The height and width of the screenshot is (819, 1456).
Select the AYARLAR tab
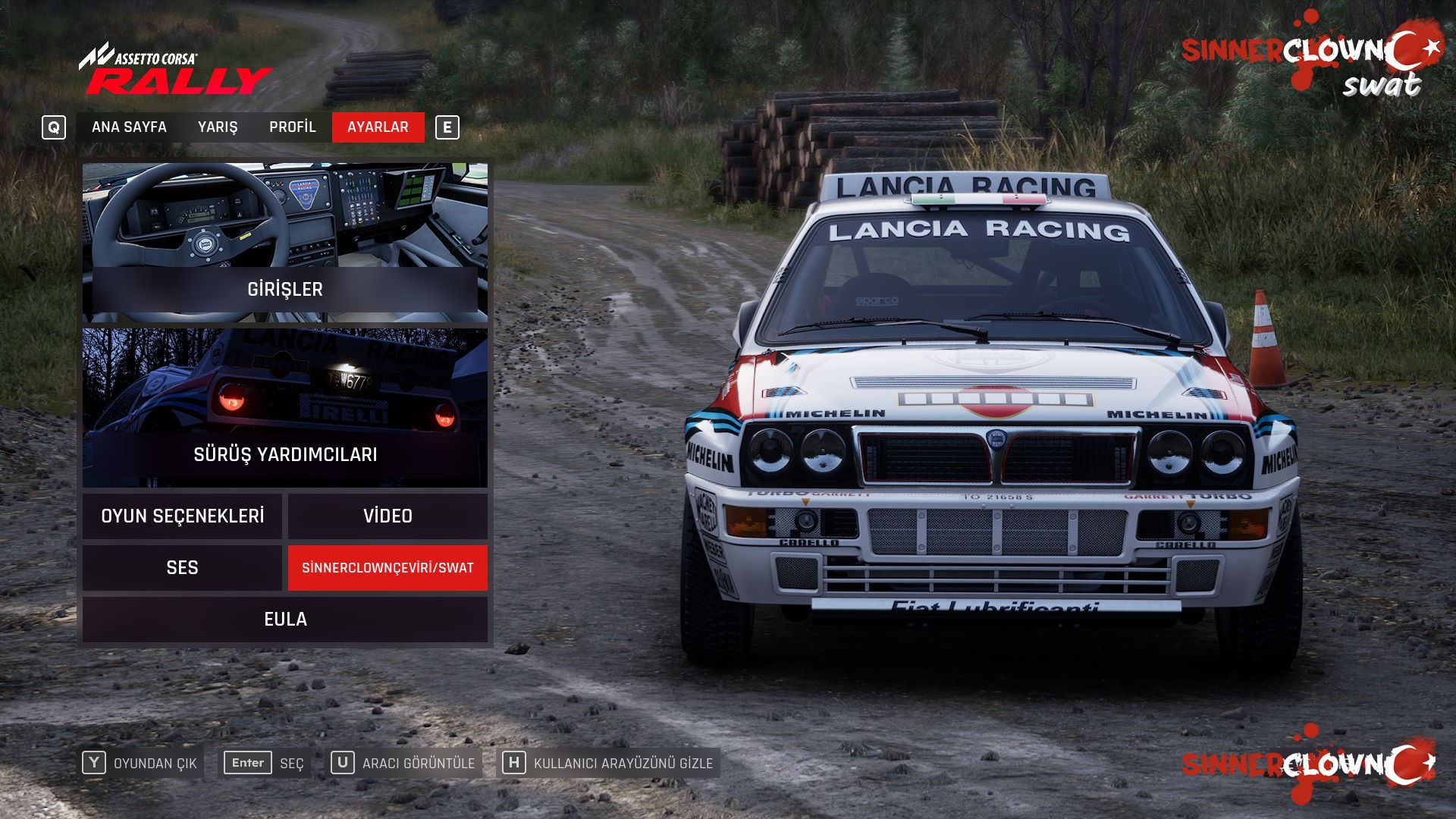(x=378, y=127)
